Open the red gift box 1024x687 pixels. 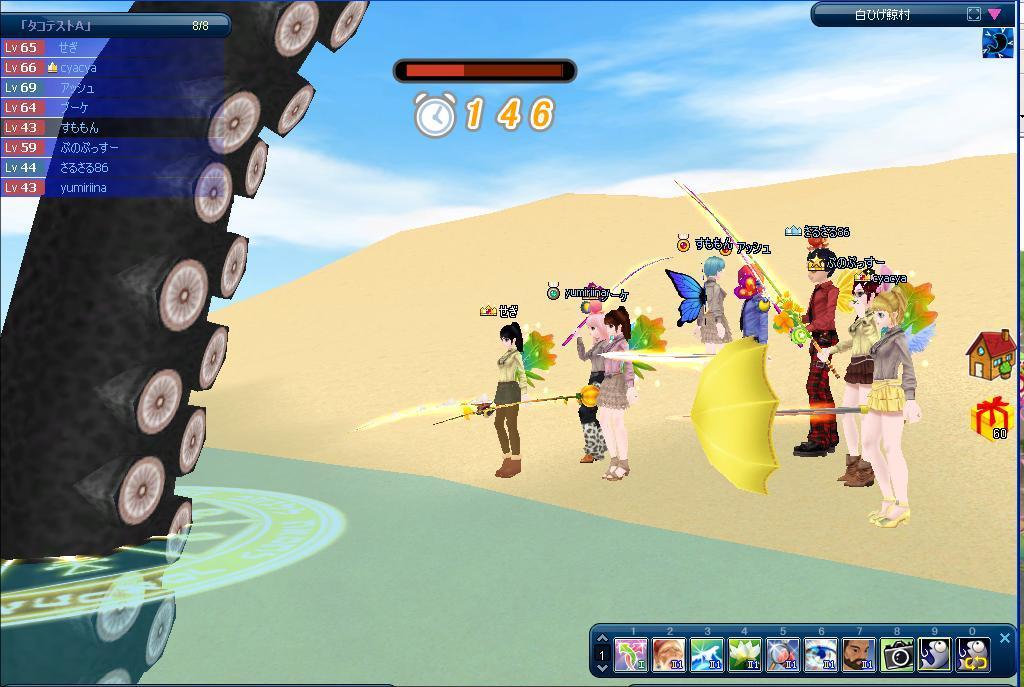[x=991, y=417]
